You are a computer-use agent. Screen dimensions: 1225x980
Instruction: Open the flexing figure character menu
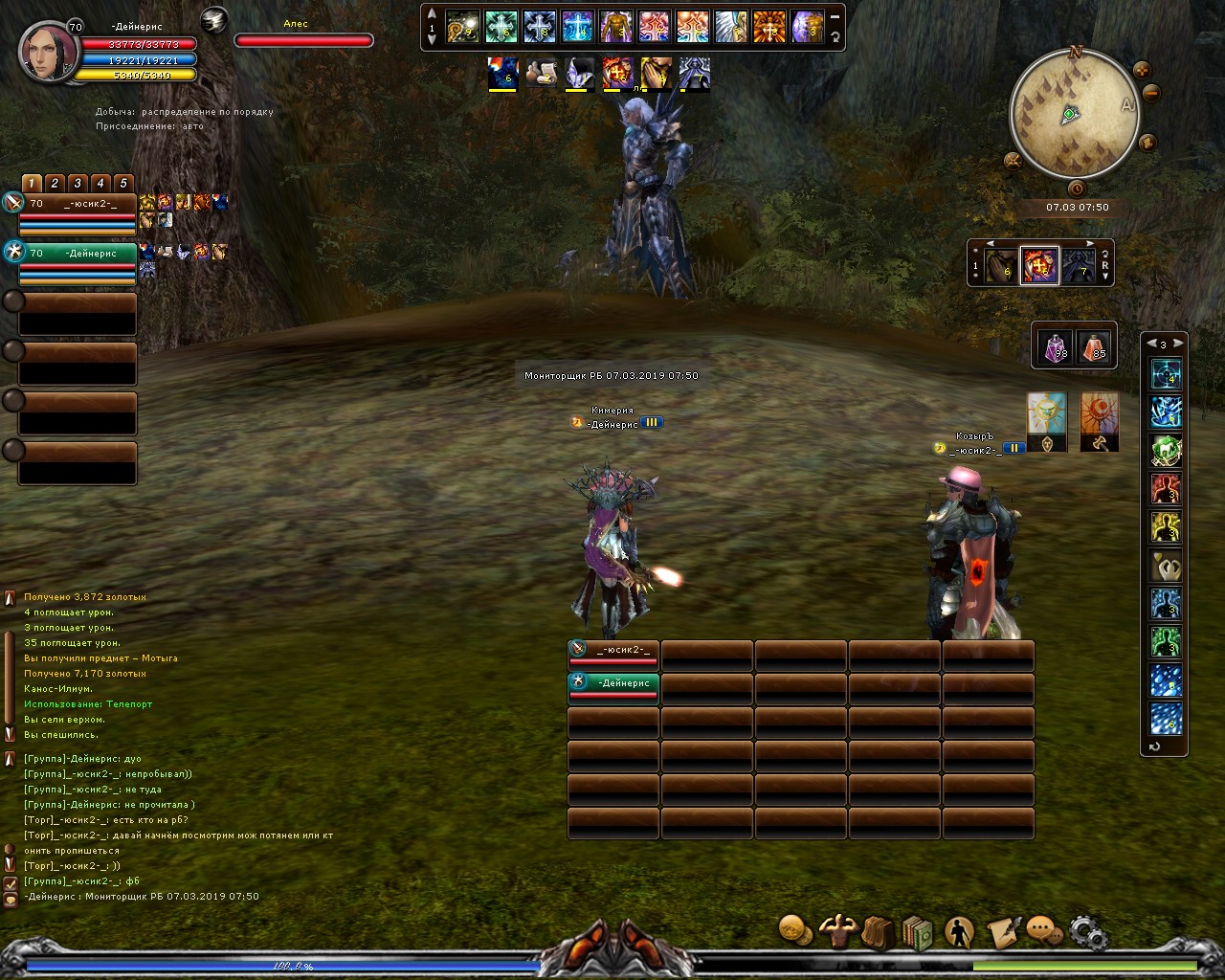839,931
